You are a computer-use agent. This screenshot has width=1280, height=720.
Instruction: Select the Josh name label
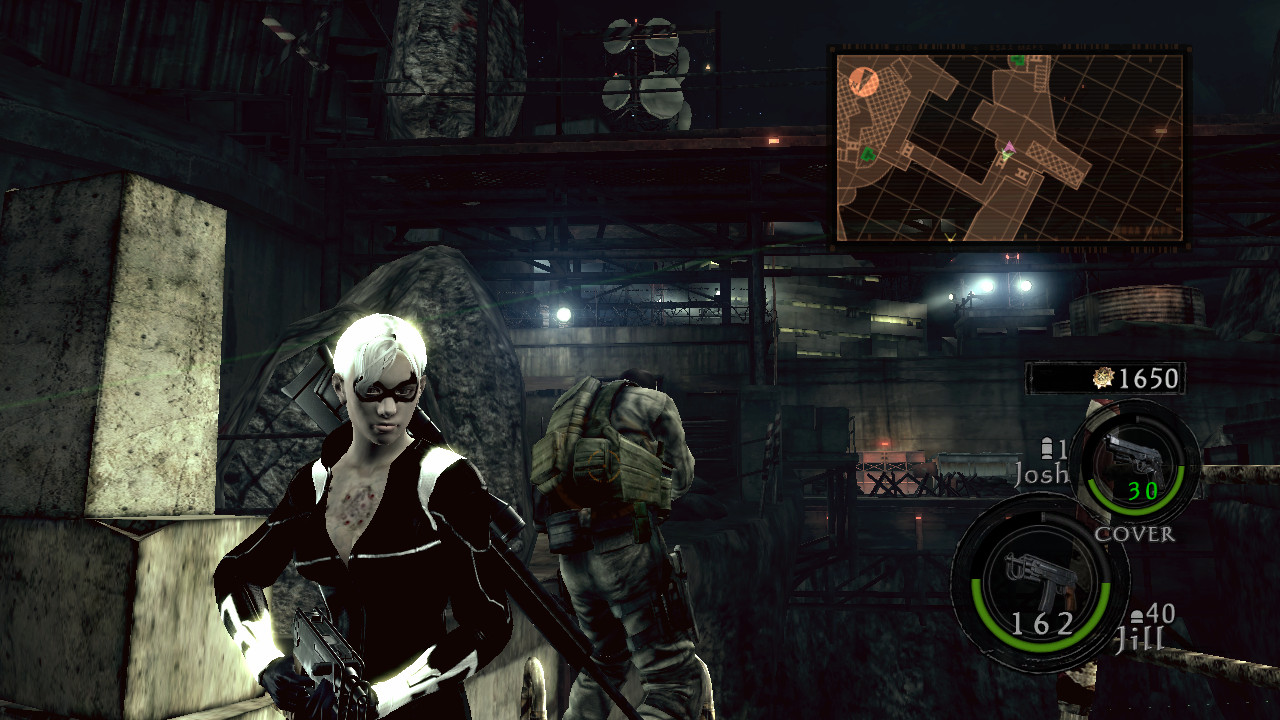[x=1041, y=475]
